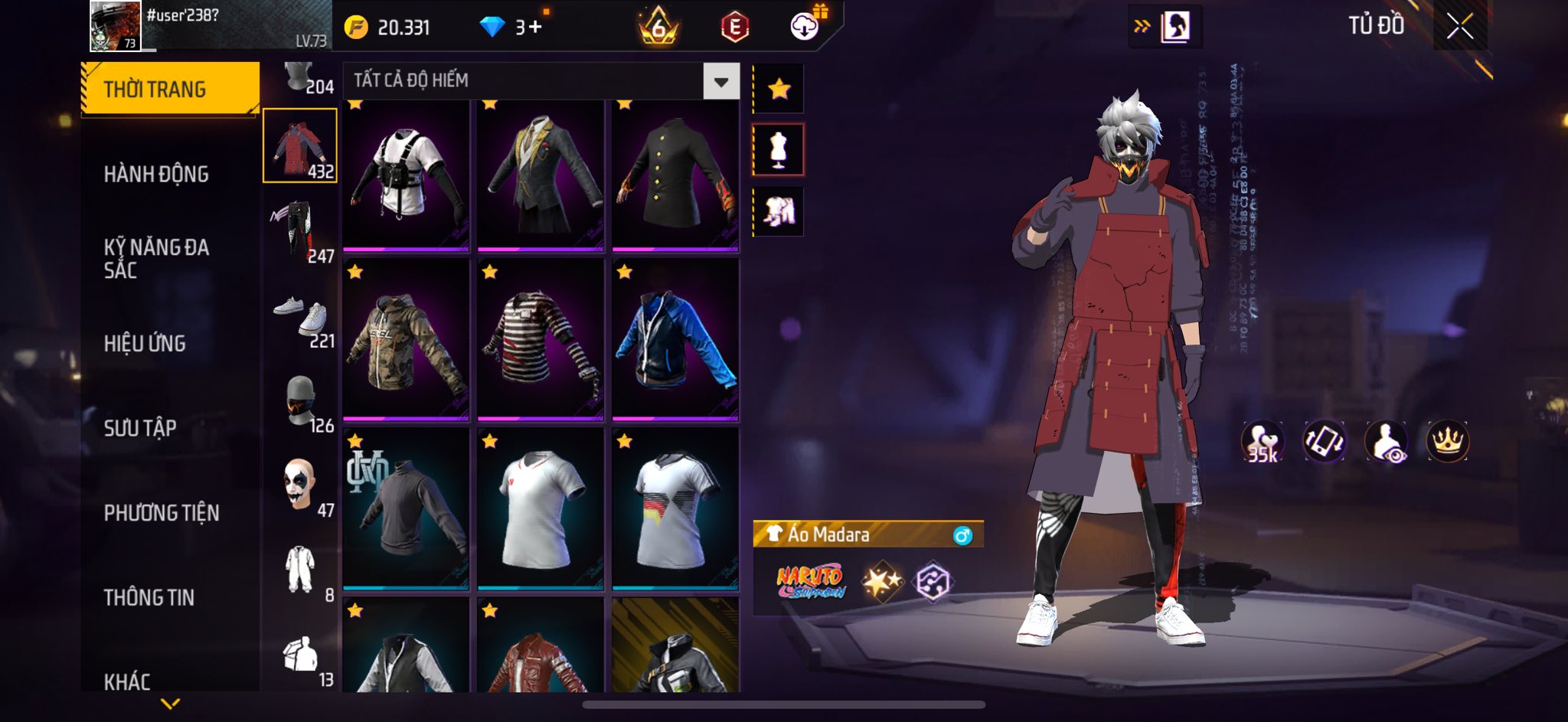Choose the blue jacket top
Viewport: 1568px width, 722px height.
click(x=675, y=339)
